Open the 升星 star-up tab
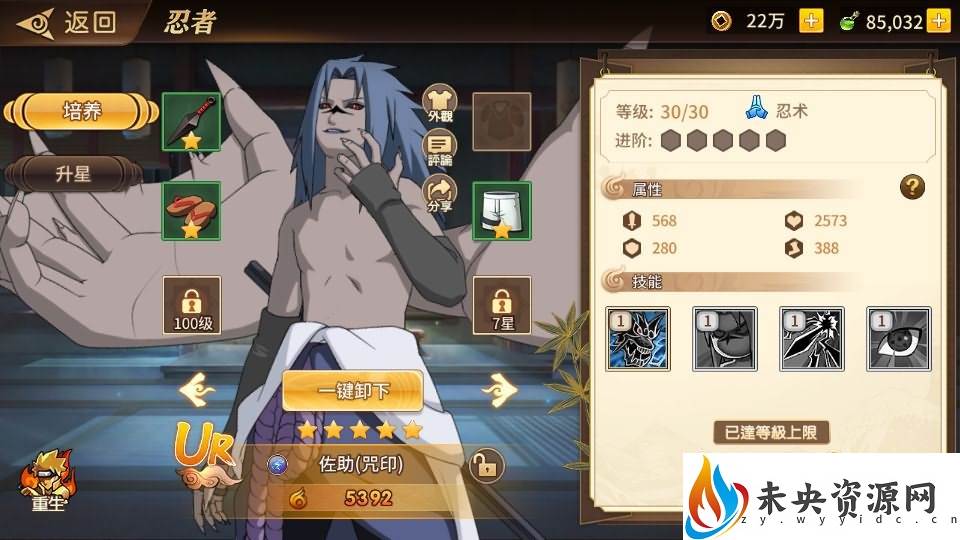960x540 pixels. pos(72,173)
